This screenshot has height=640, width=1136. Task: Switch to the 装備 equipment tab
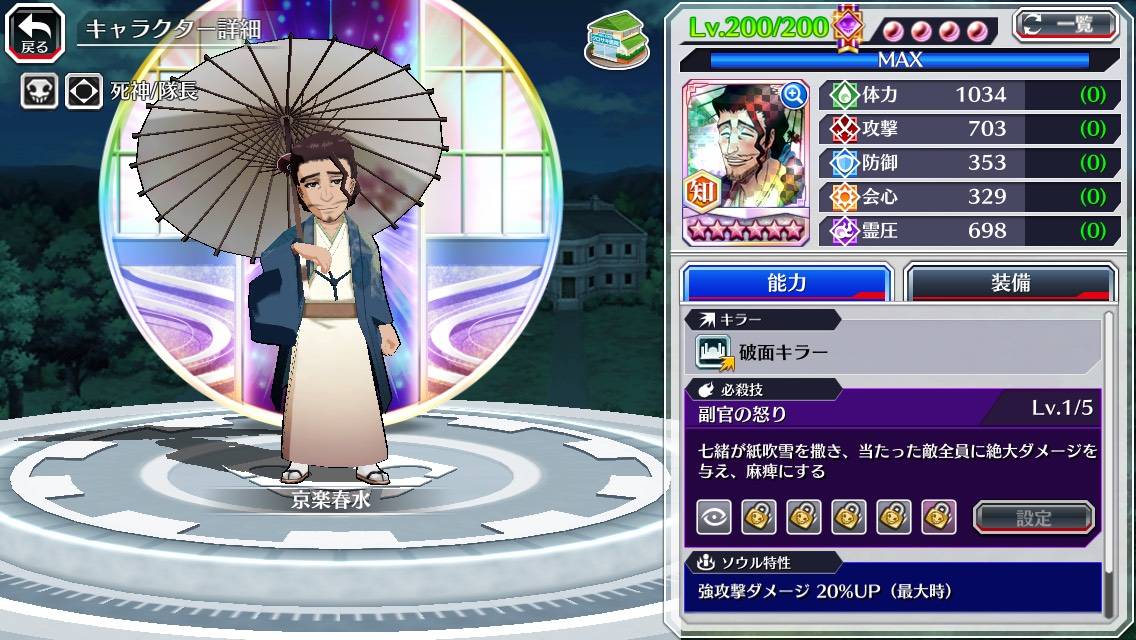pos(1010,283)
